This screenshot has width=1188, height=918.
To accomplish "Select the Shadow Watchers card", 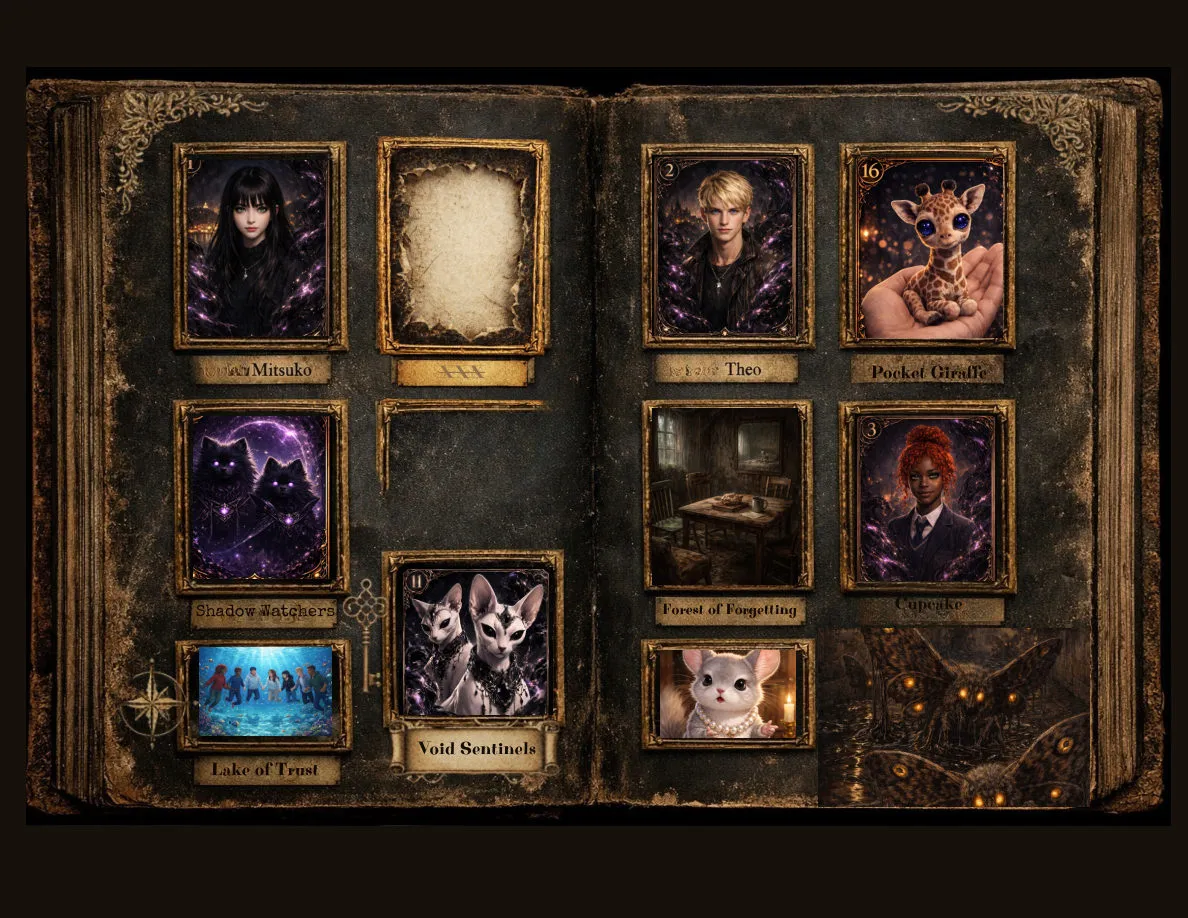I will (261, 497).
